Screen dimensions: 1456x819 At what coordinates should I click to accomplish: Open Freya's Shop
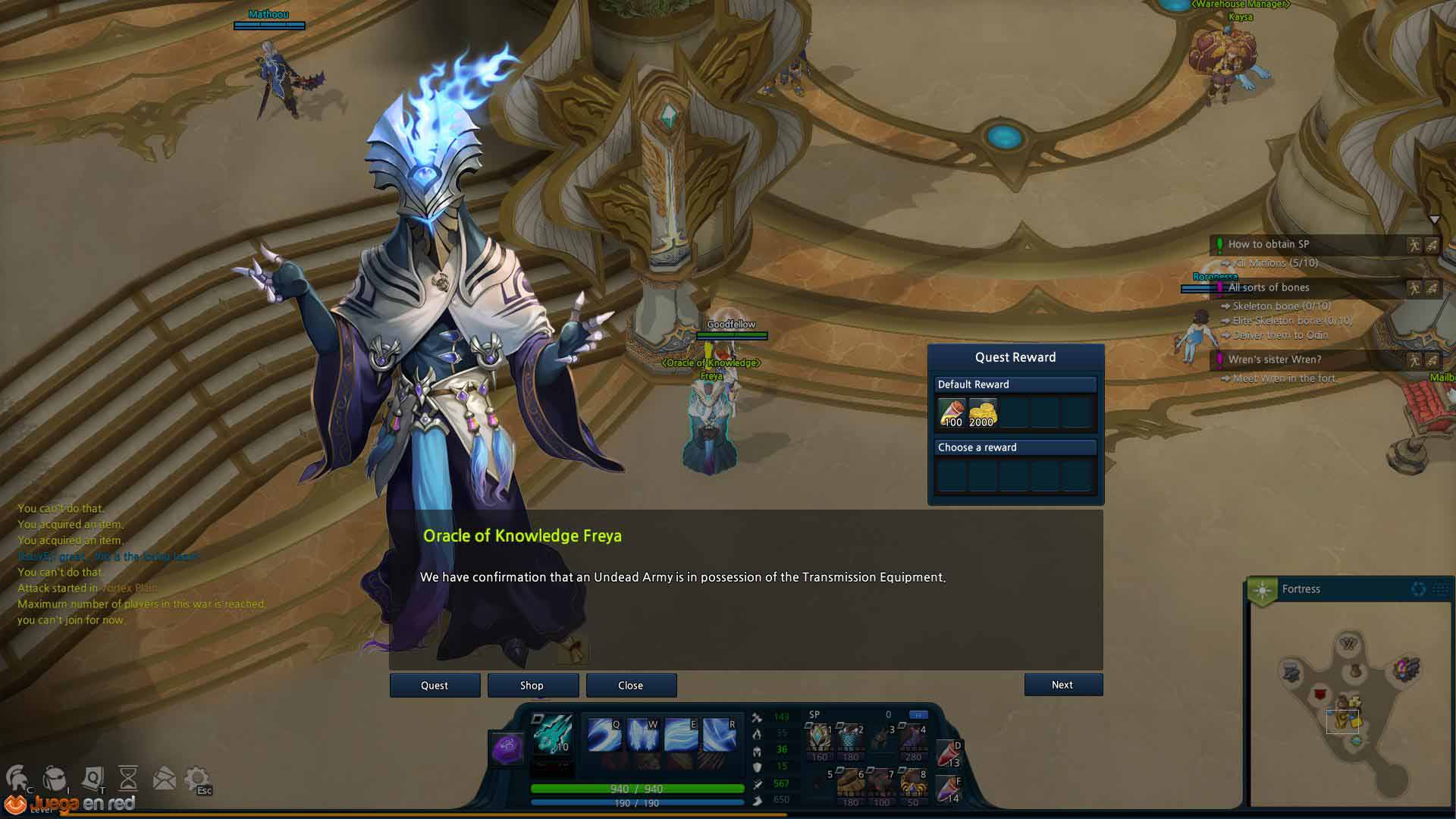(x=532, y=685)
